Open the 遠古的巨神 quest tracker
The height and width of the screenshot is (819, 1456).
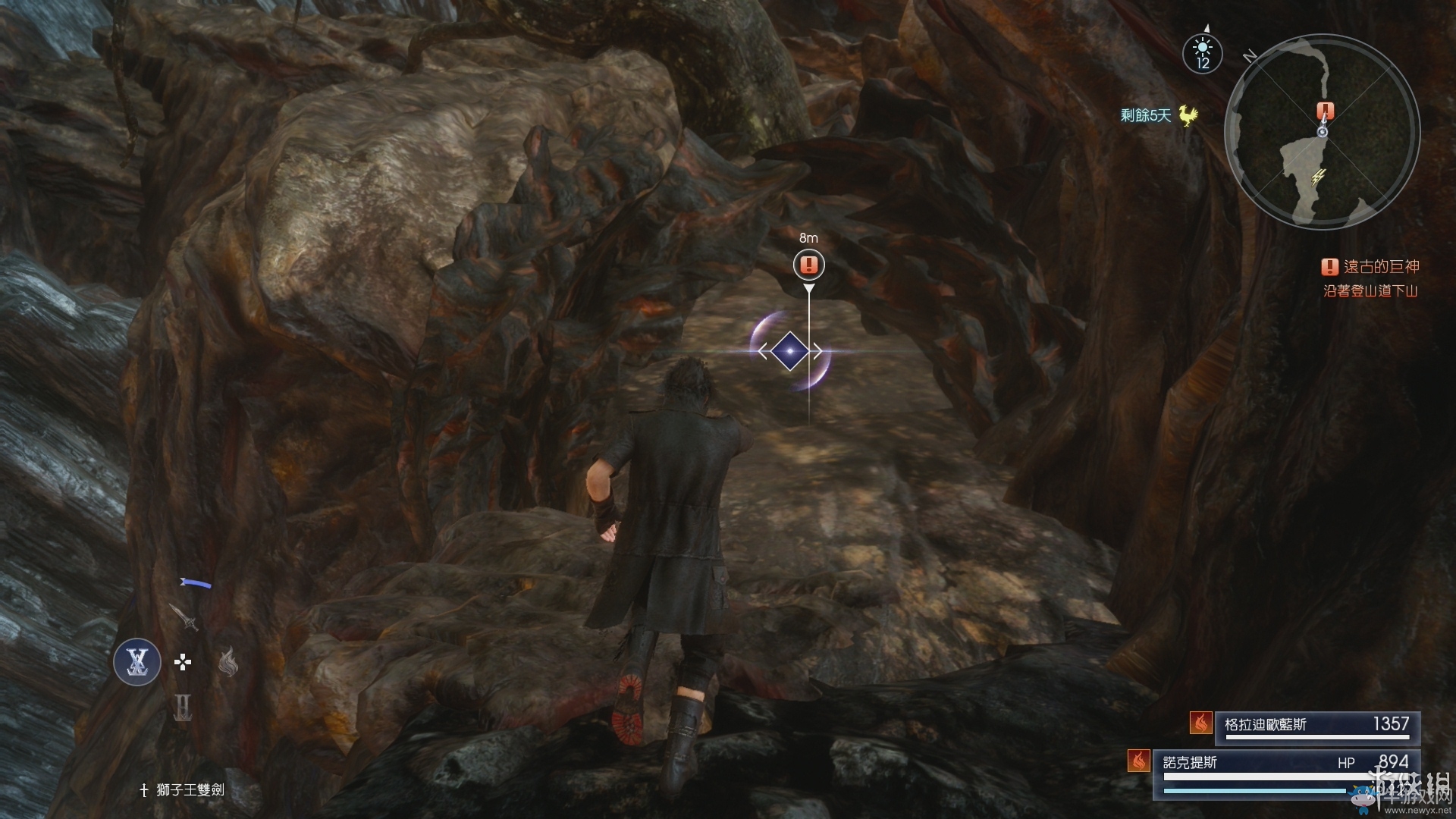point(1371,267)
